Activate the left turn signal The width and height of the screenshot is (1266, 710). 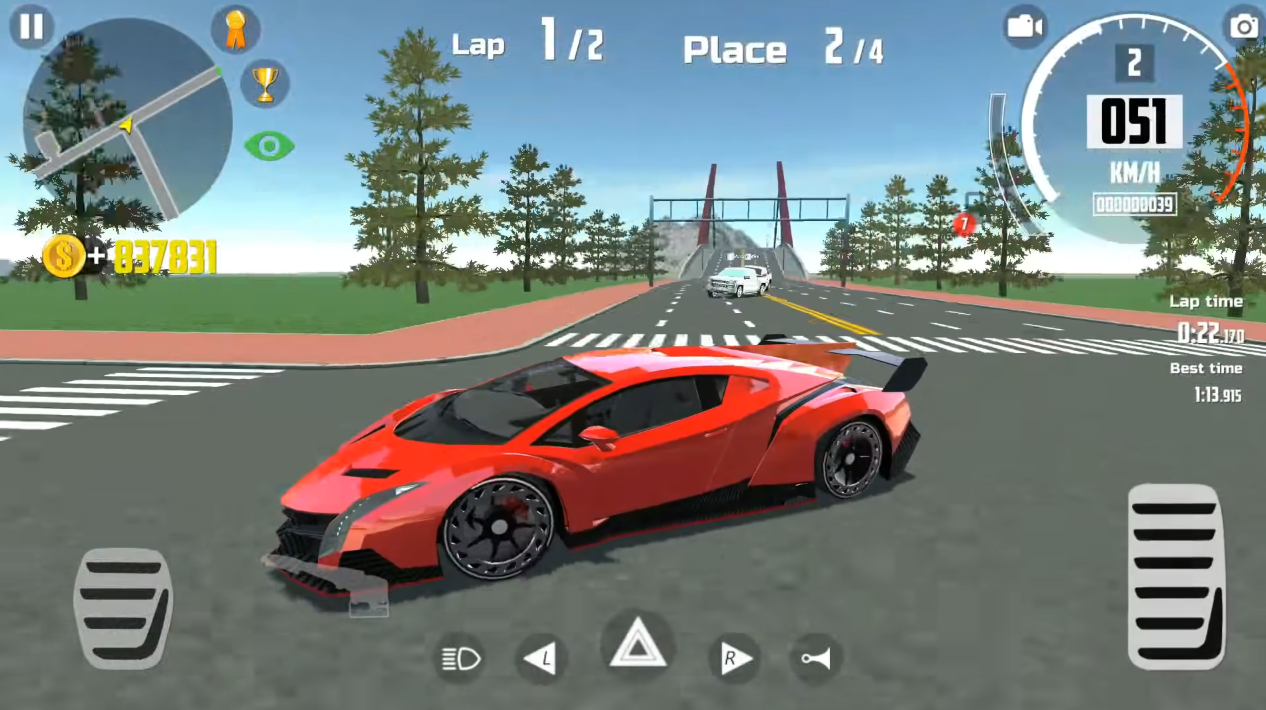tap(541, 658)
